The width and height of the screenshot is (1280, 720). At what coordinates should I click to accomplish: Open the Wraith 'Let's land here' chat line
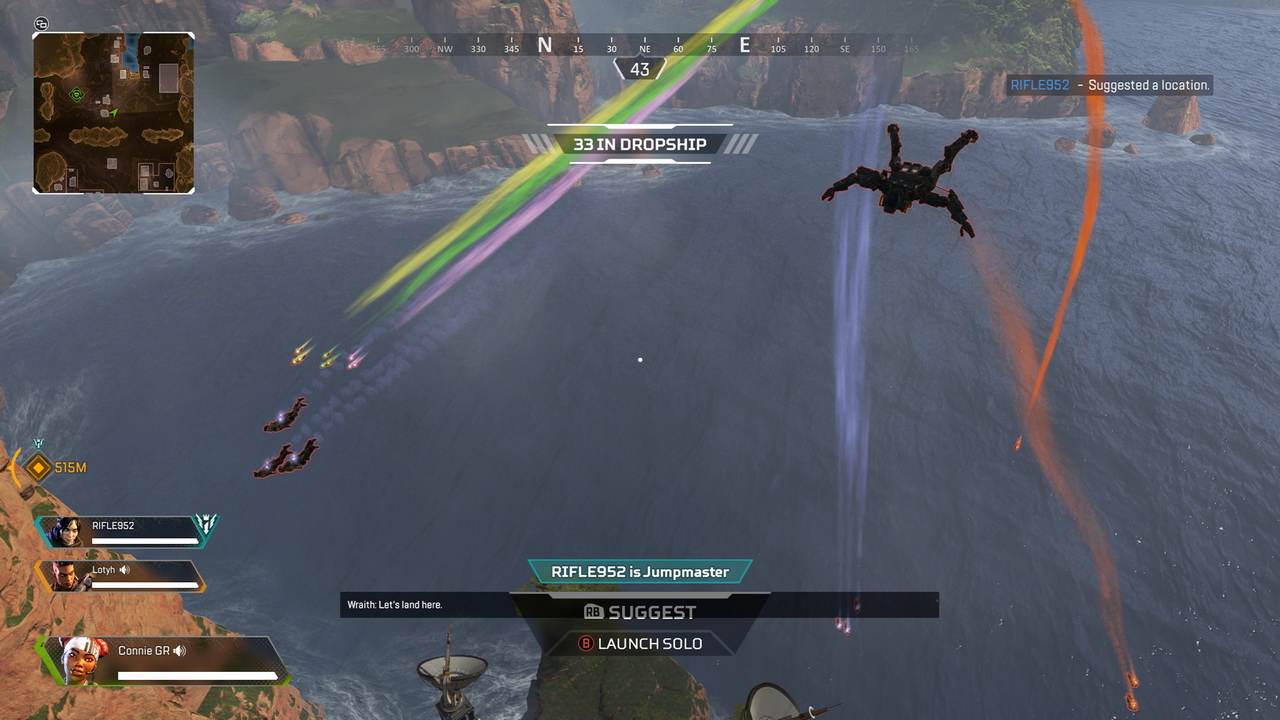395,605
